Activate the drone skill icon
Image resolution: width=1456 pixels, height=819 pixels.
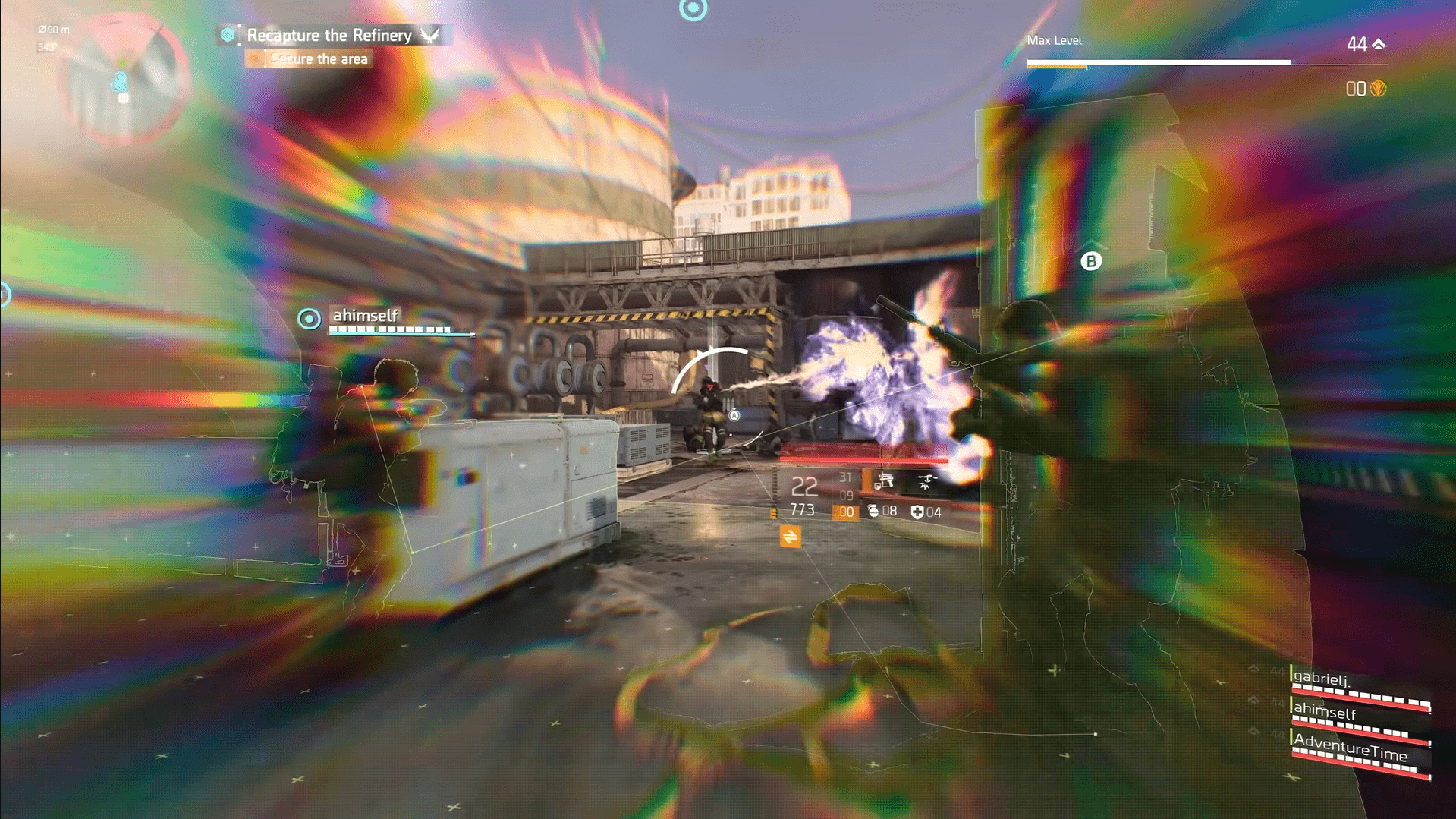(926, 481)
